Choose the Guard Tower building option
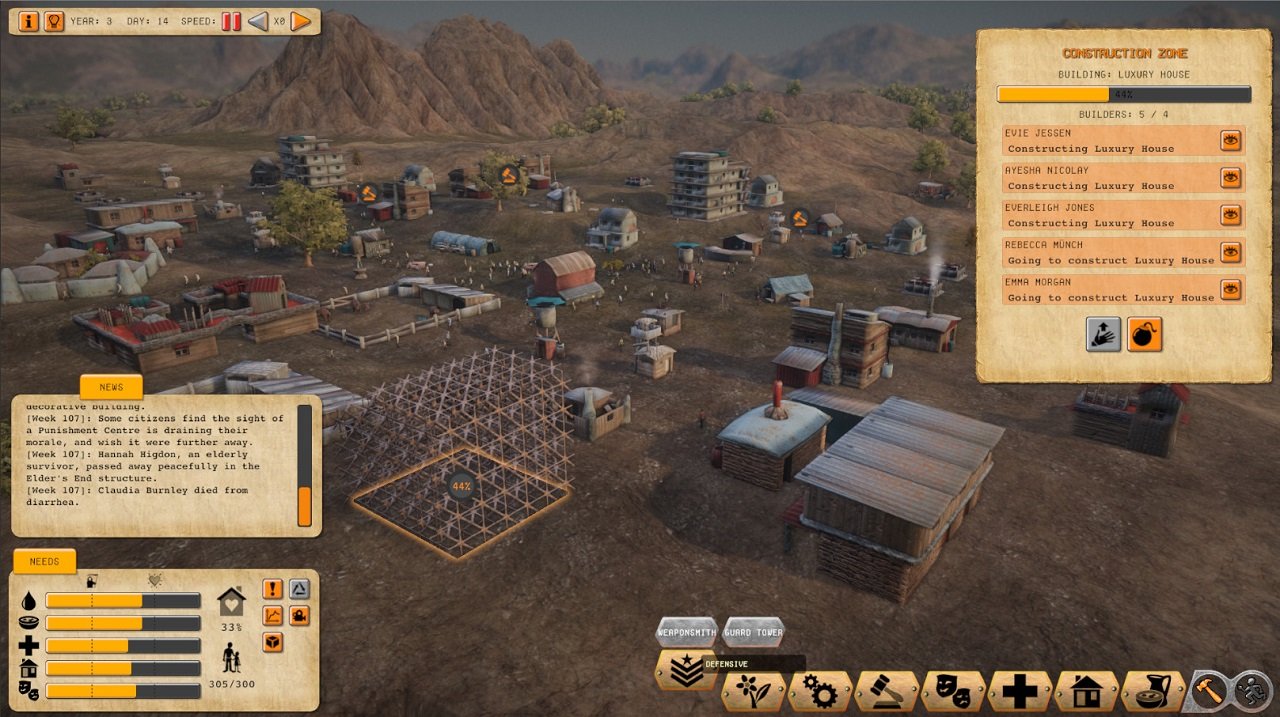 [754, 633]
